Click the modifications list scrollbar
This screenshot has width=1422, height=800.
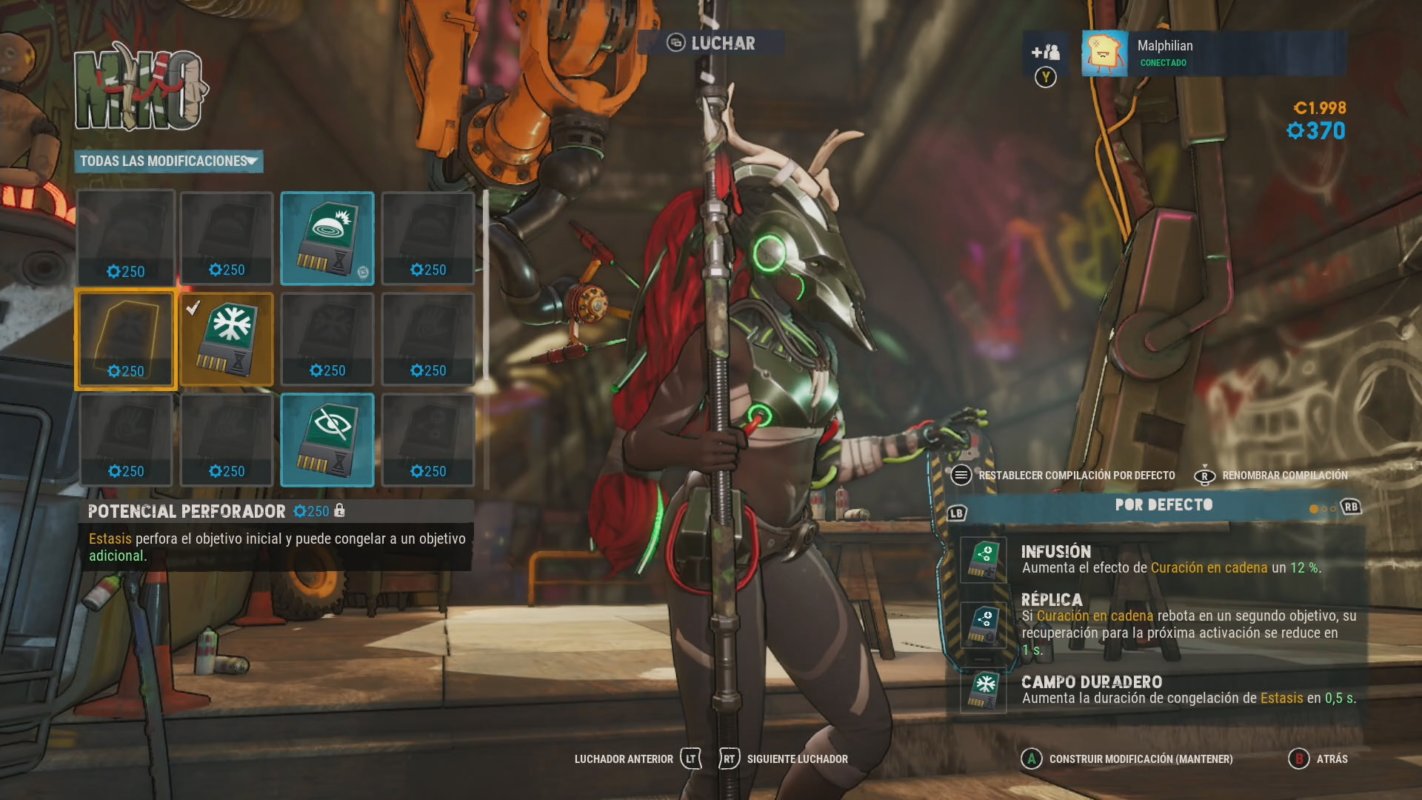[x=486, y=290]
